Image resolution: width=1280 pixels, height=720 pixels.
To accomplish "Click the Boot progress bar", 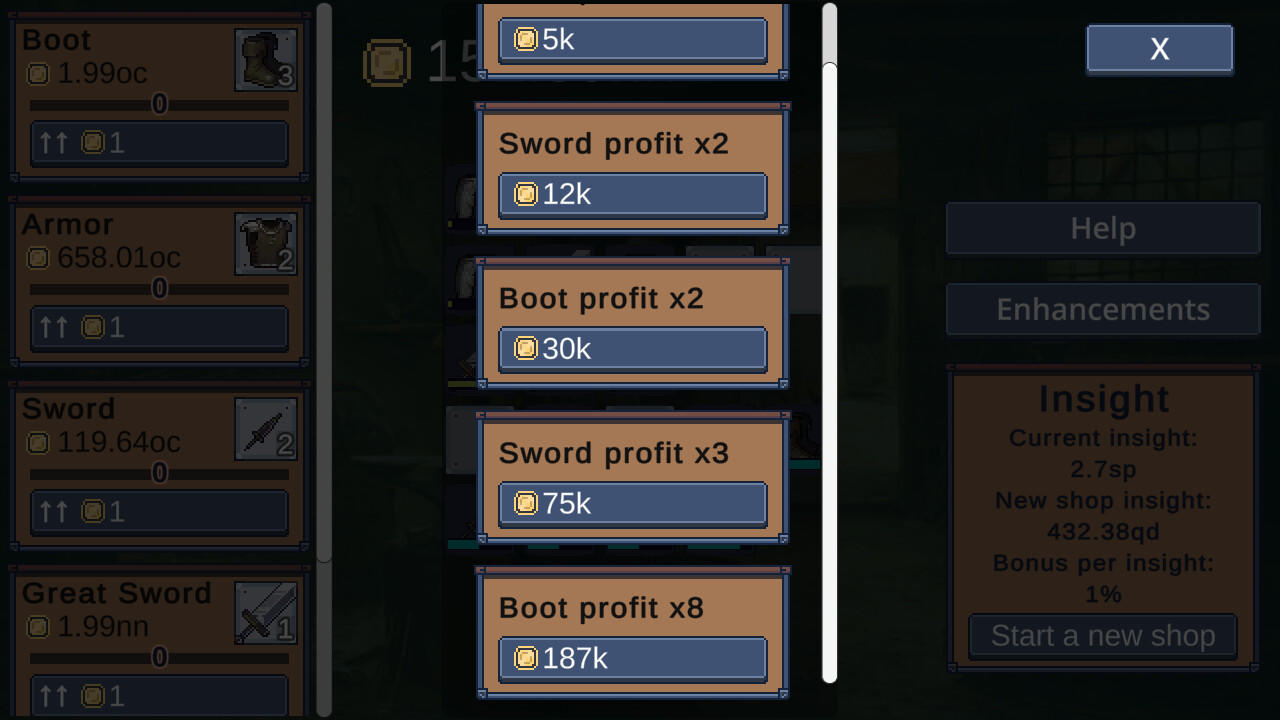I will (158, 104).
